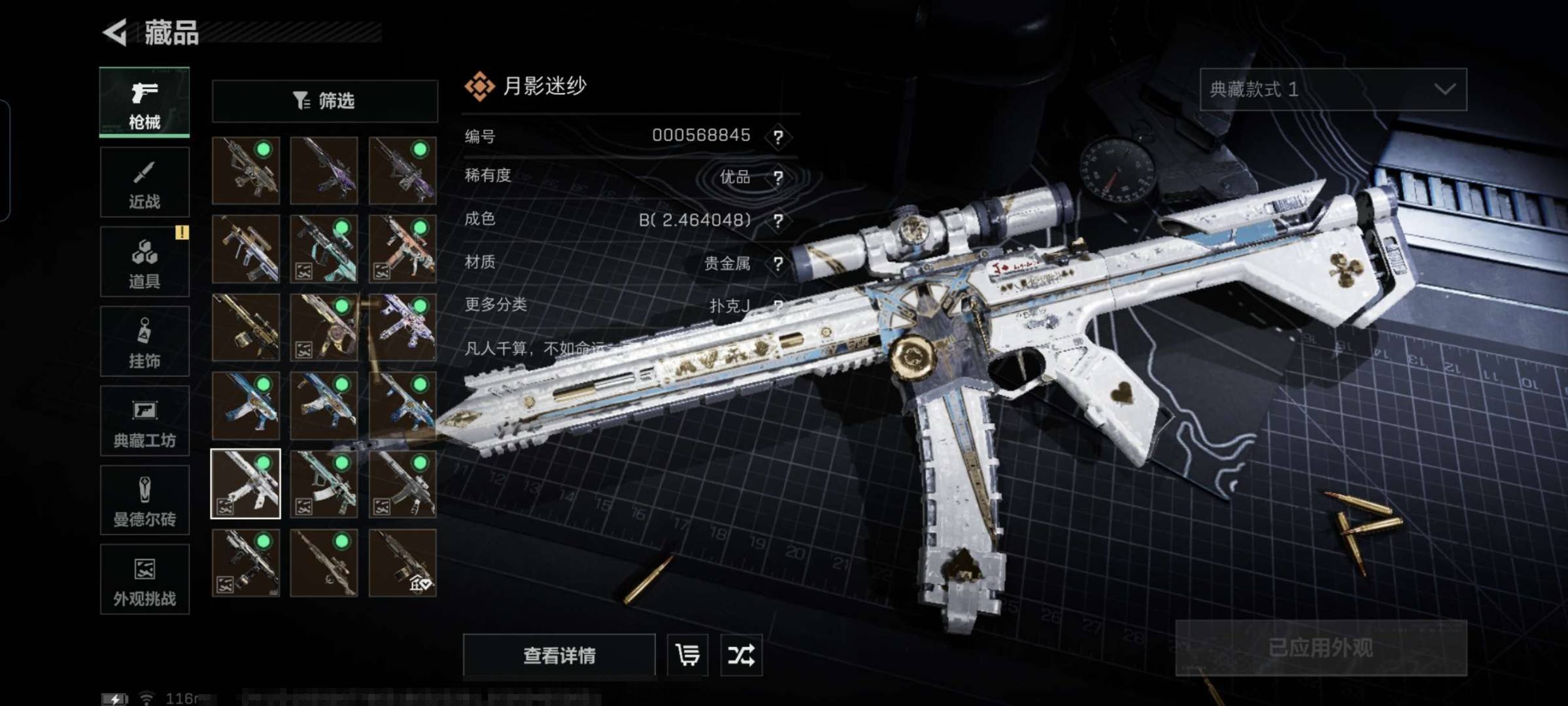Go back using the arrow beside 藏品
Viewport: 1568px width, 706px height.
116,33
